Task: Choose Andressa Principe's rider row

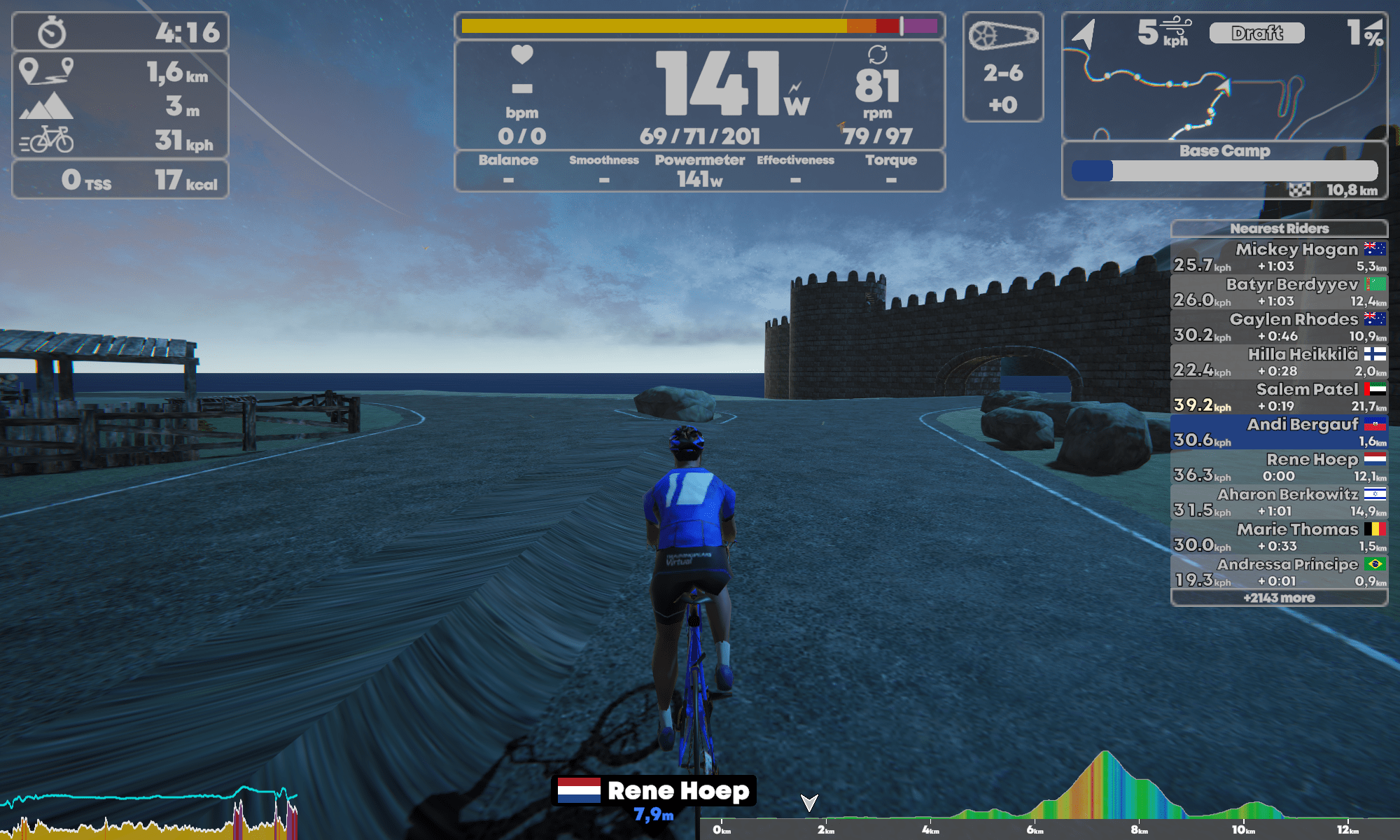Action: (1279, 572)
